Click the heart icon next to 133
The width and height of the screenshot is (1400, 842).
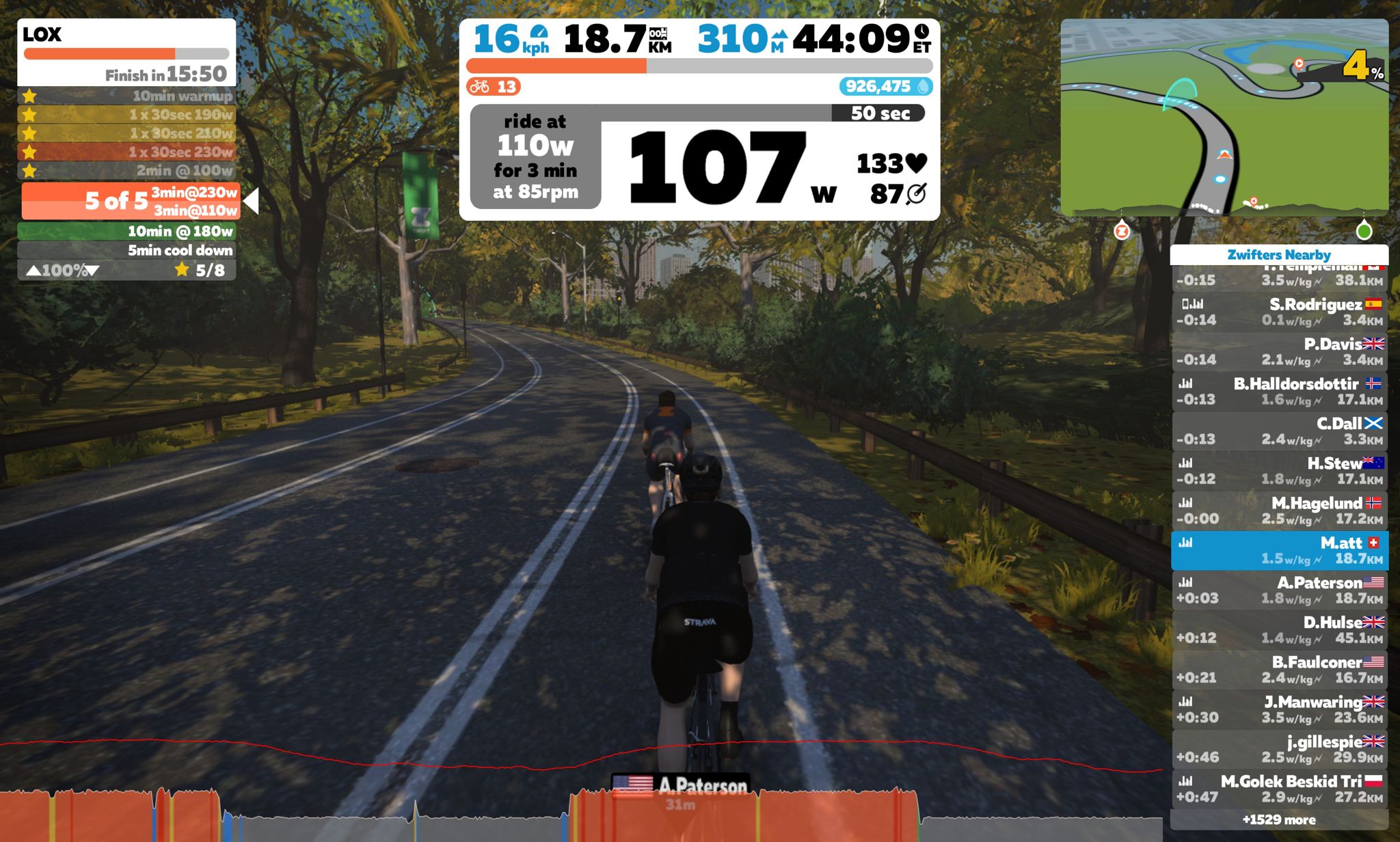(x=917, y=164)
